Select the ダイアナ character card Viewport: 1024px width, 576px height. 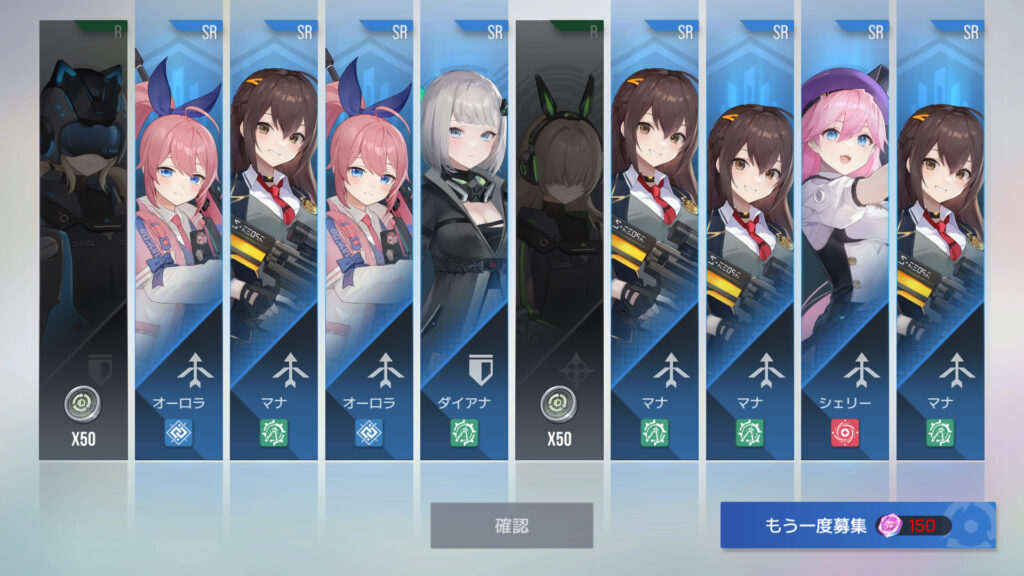(464, 240)
